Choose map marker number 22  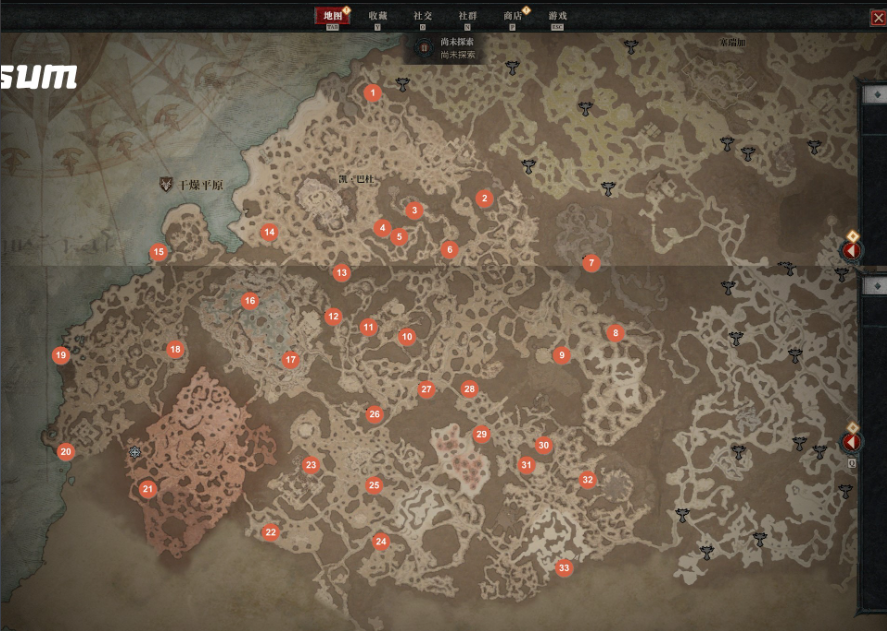(x=270, y=533)
